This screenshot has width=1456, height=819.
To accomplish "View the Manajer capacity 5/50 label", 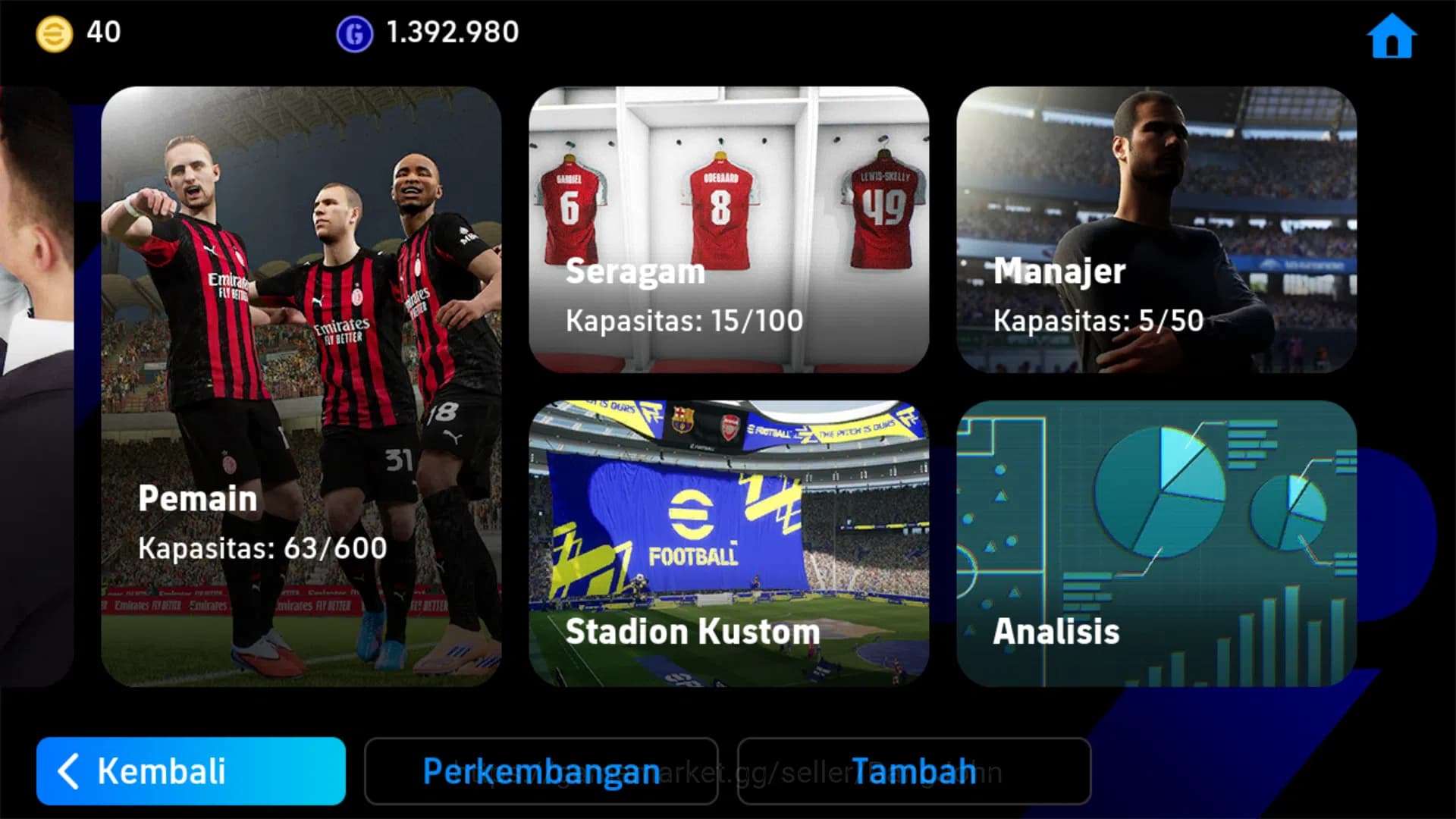I will [x=1099, y=321].
